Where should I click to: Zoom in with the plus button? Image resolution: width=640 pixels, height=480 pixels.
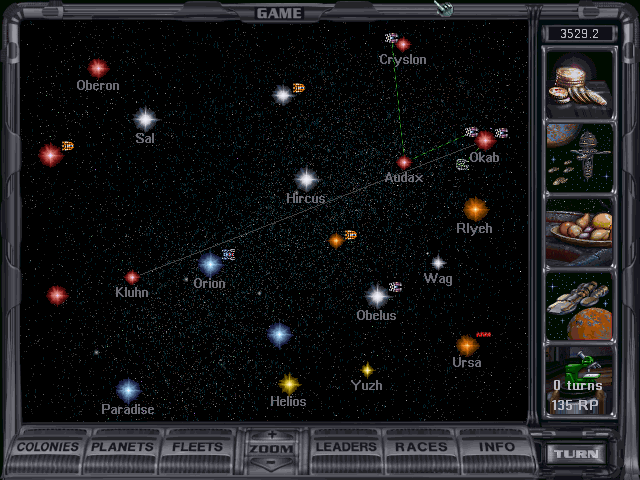[x=272, y=436]
